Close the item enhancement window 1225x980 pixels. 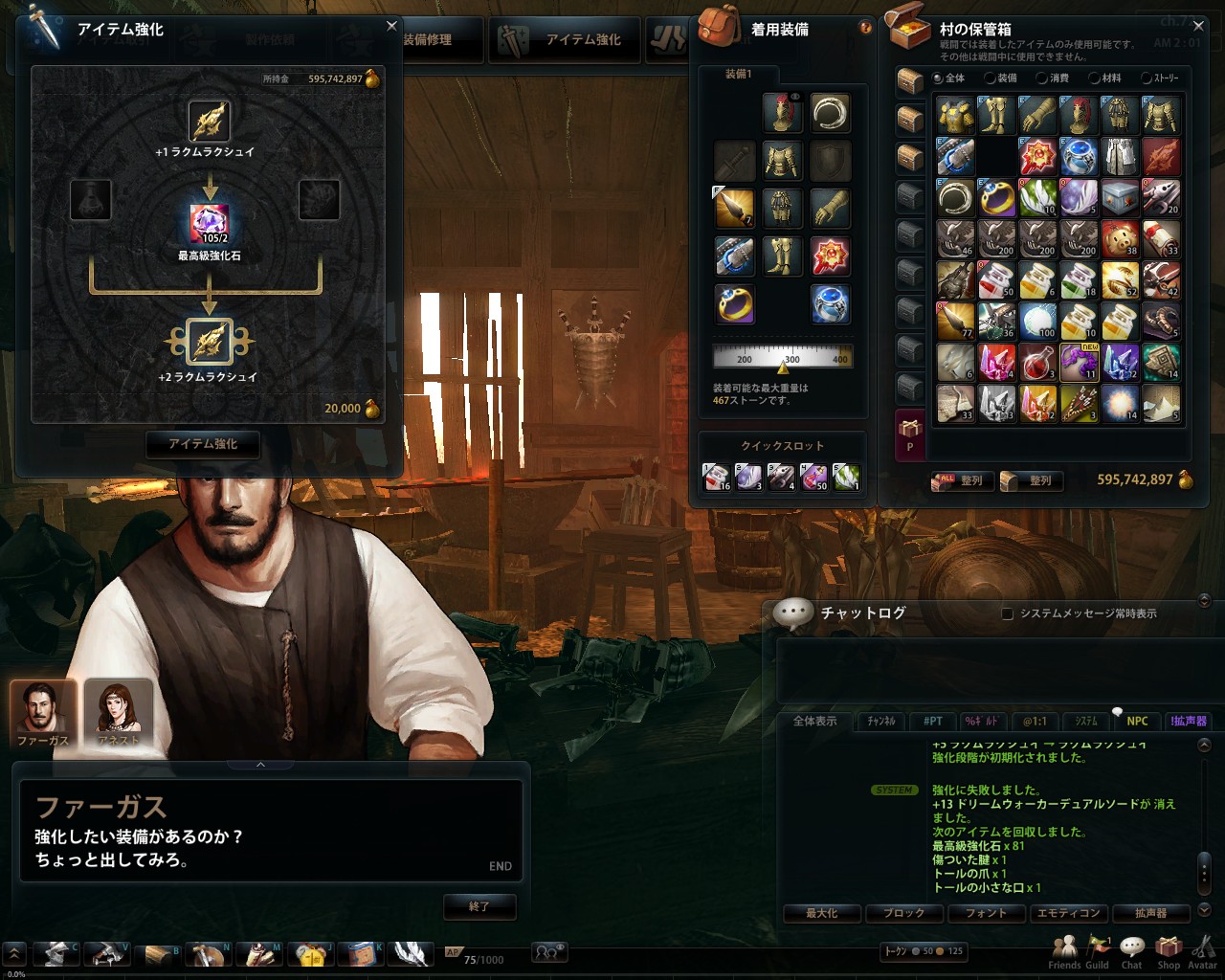(x=391, y=27)
